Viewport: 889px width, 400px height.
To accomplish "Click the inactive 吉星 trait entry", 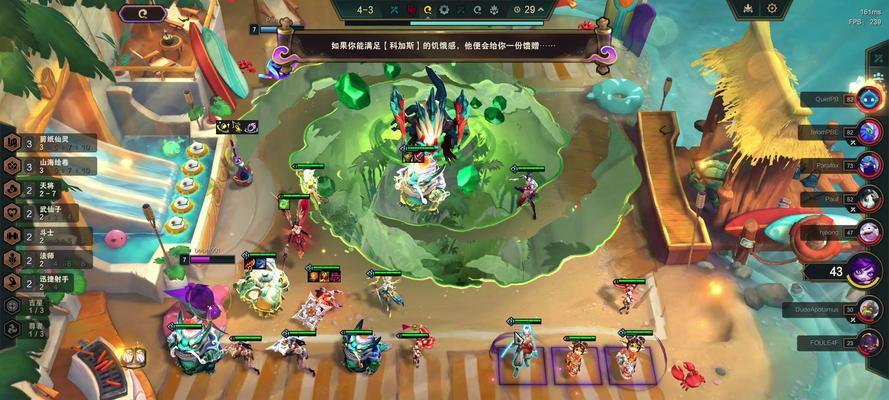I will tap(30, 305).
